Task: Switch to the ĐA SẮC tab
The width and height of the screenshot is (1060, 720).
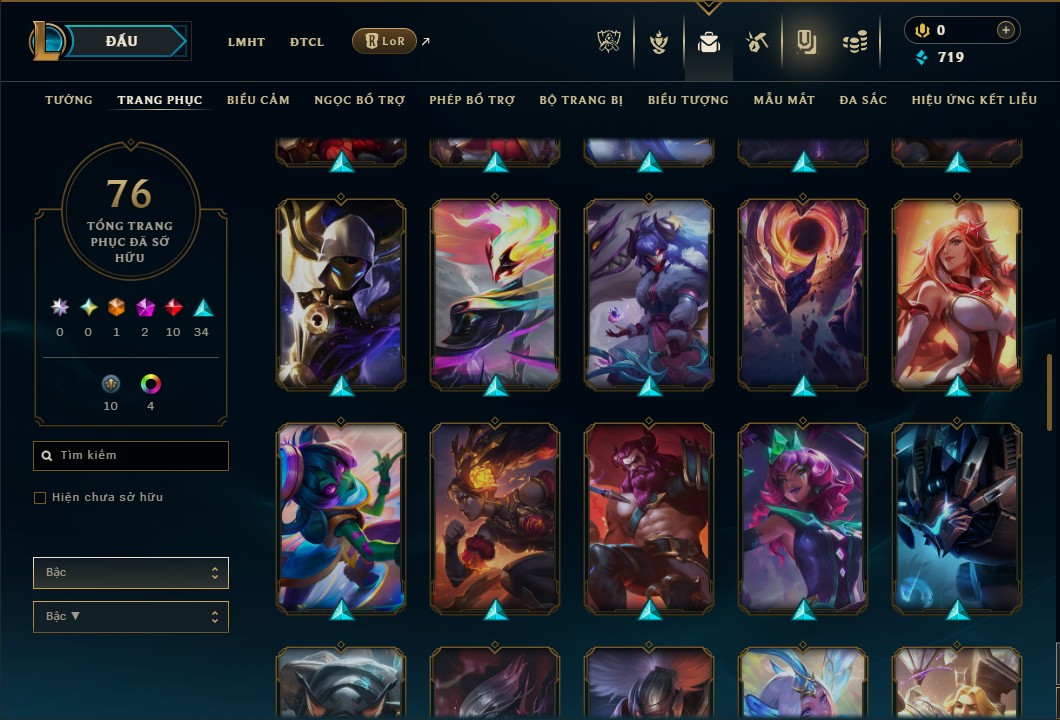Action: (863, 100)
